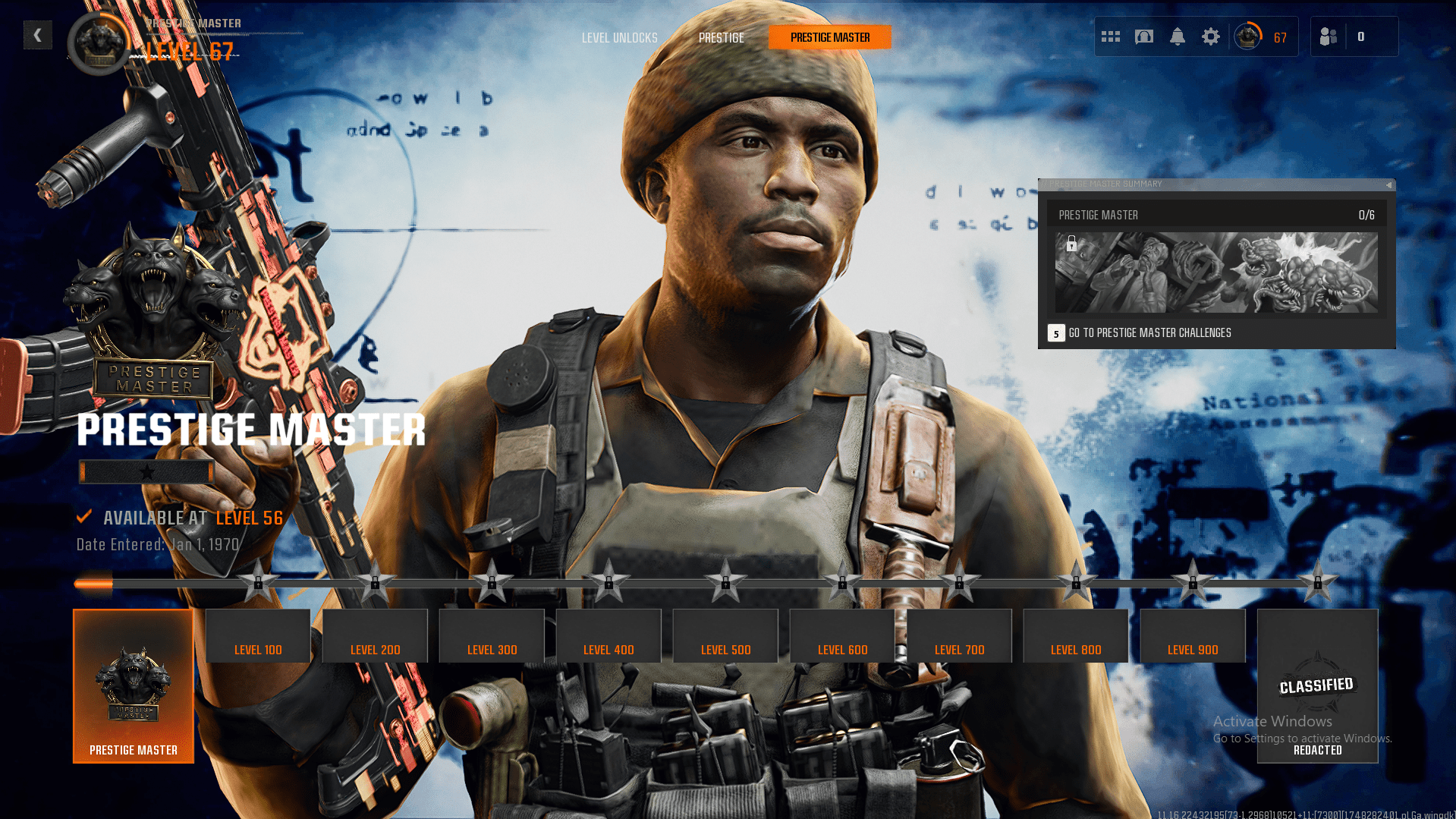The image size is (1456, 819).
Task: Select the Prestige Master tab
Action: 829,36
